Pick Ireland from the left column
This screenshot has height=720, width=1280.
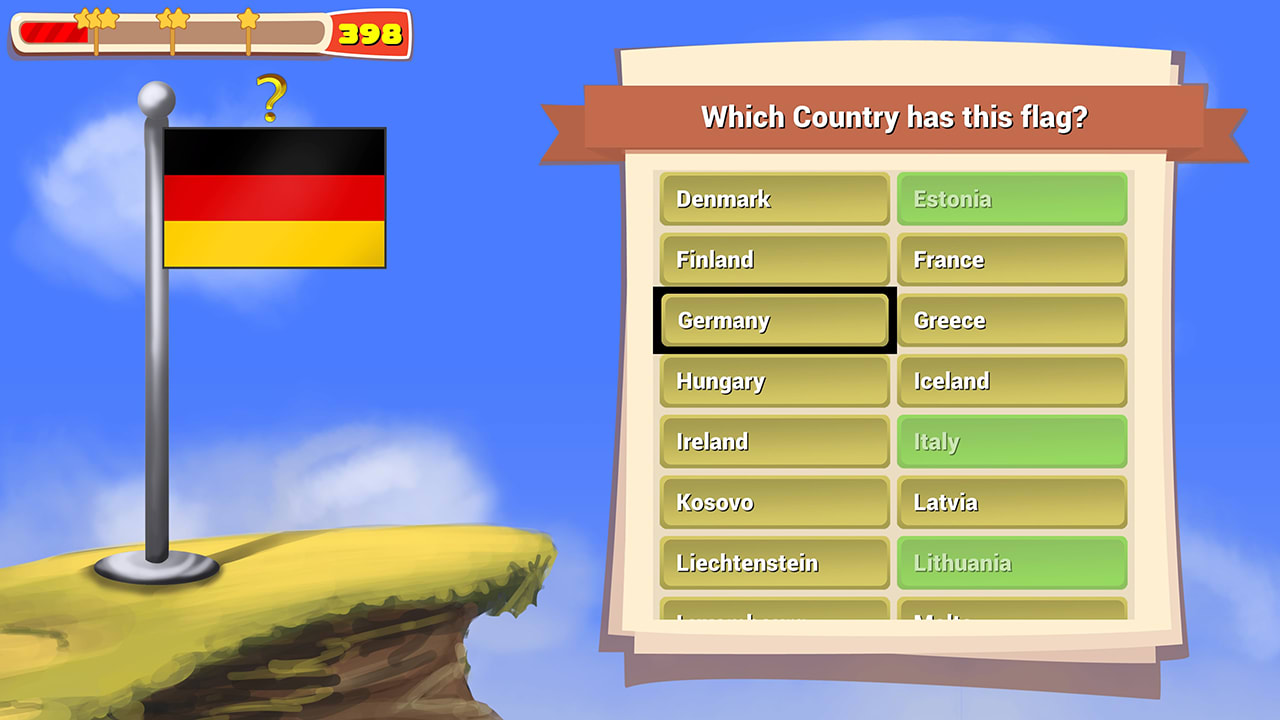point(774,442)
